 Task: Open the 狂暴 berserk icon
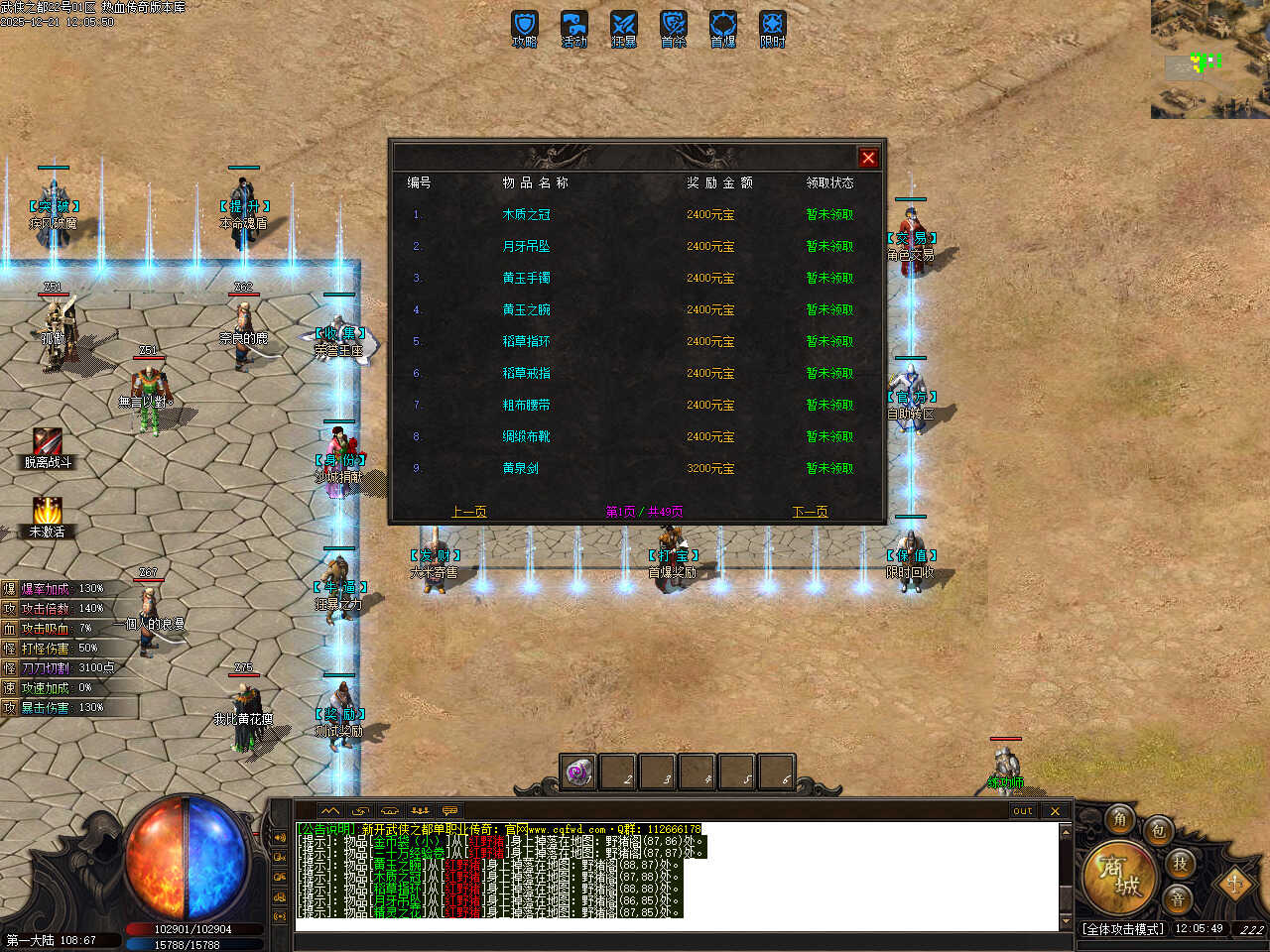pos(624,27)
